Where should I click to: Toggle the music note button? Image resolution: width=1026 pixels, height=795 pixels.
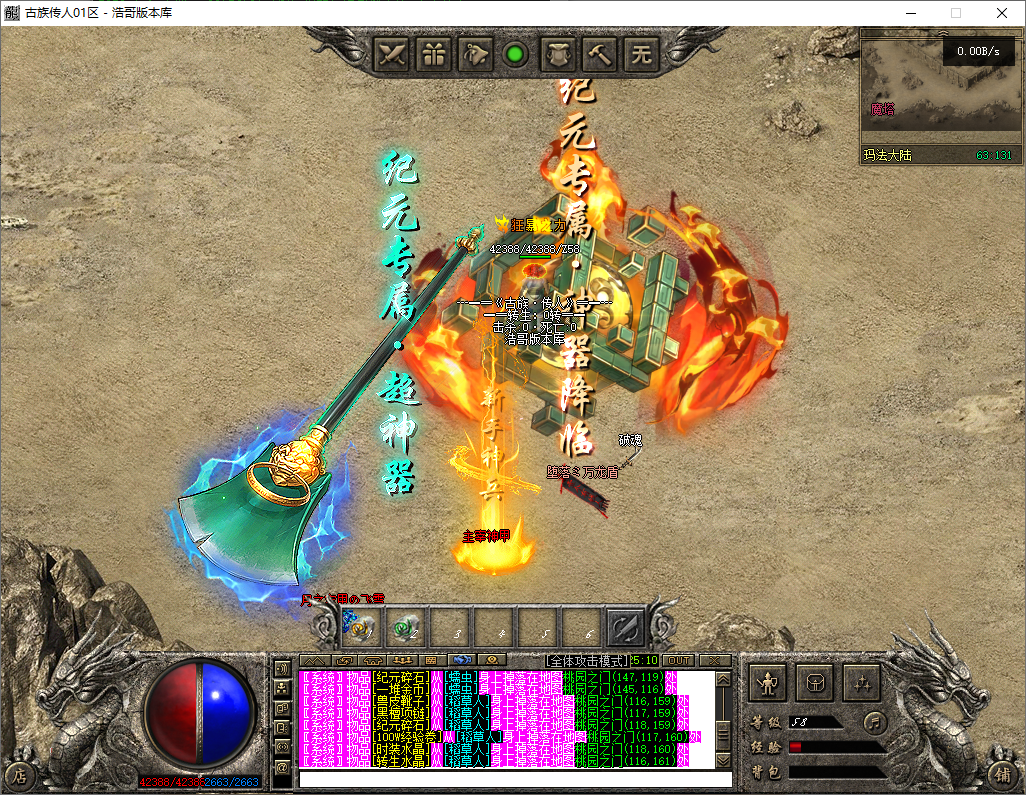coord(874,721)
